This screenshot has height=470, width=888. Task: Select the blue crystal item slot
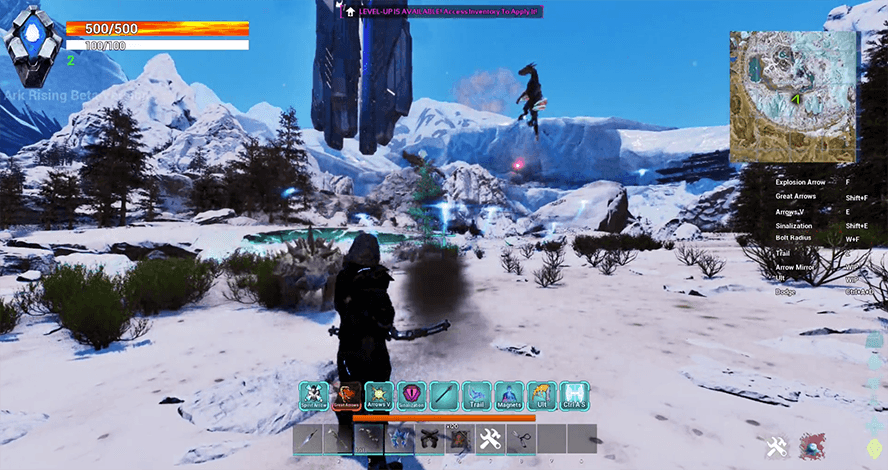coord(401,439)
